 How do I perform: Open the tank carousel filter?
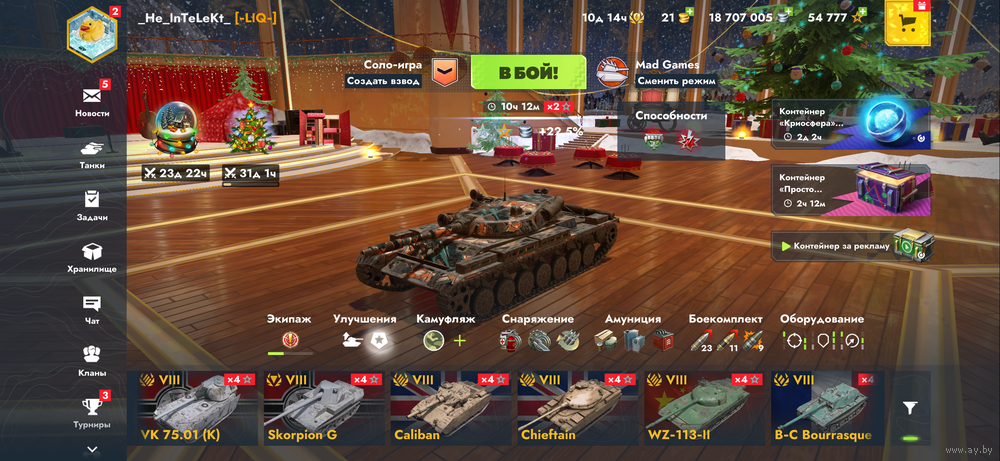tap(909, 408)
